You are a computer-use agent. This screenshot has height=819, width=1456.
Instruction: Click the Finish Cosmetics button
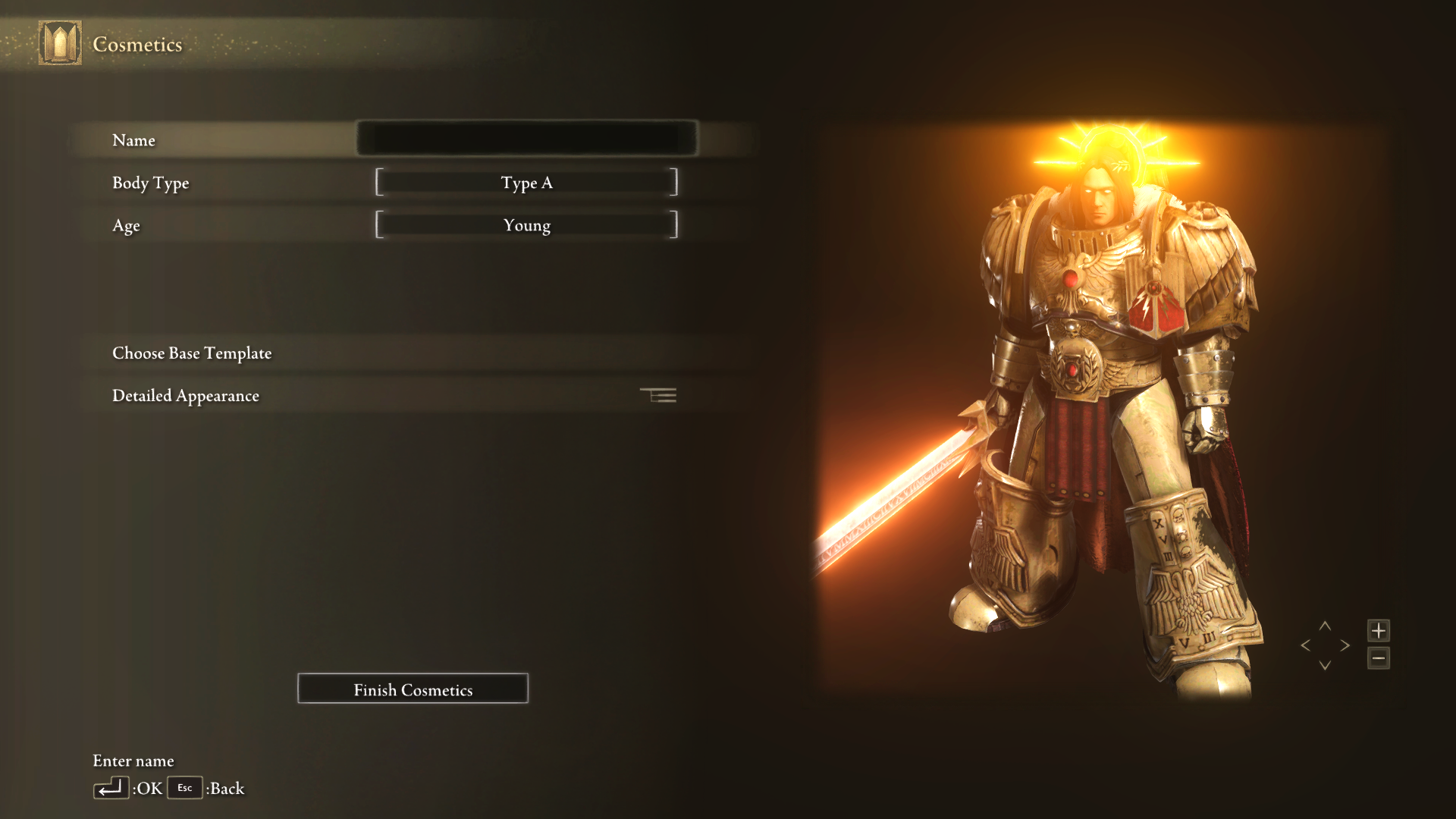coord(413,689)
